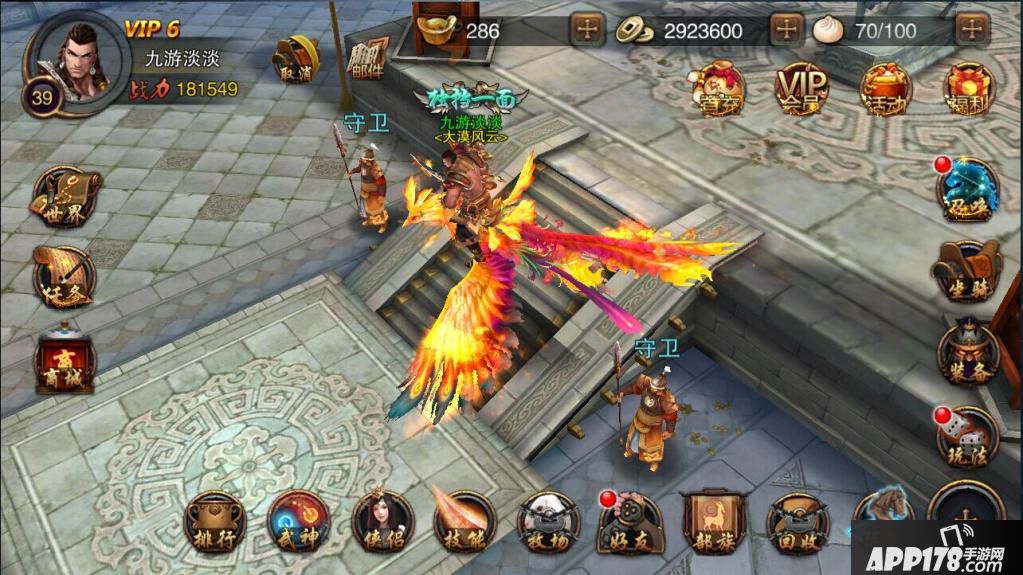The height and width of the screenshot is (575, 1023).
Task: Open the 福利 welfare rewards
Action: pos(967,89)
